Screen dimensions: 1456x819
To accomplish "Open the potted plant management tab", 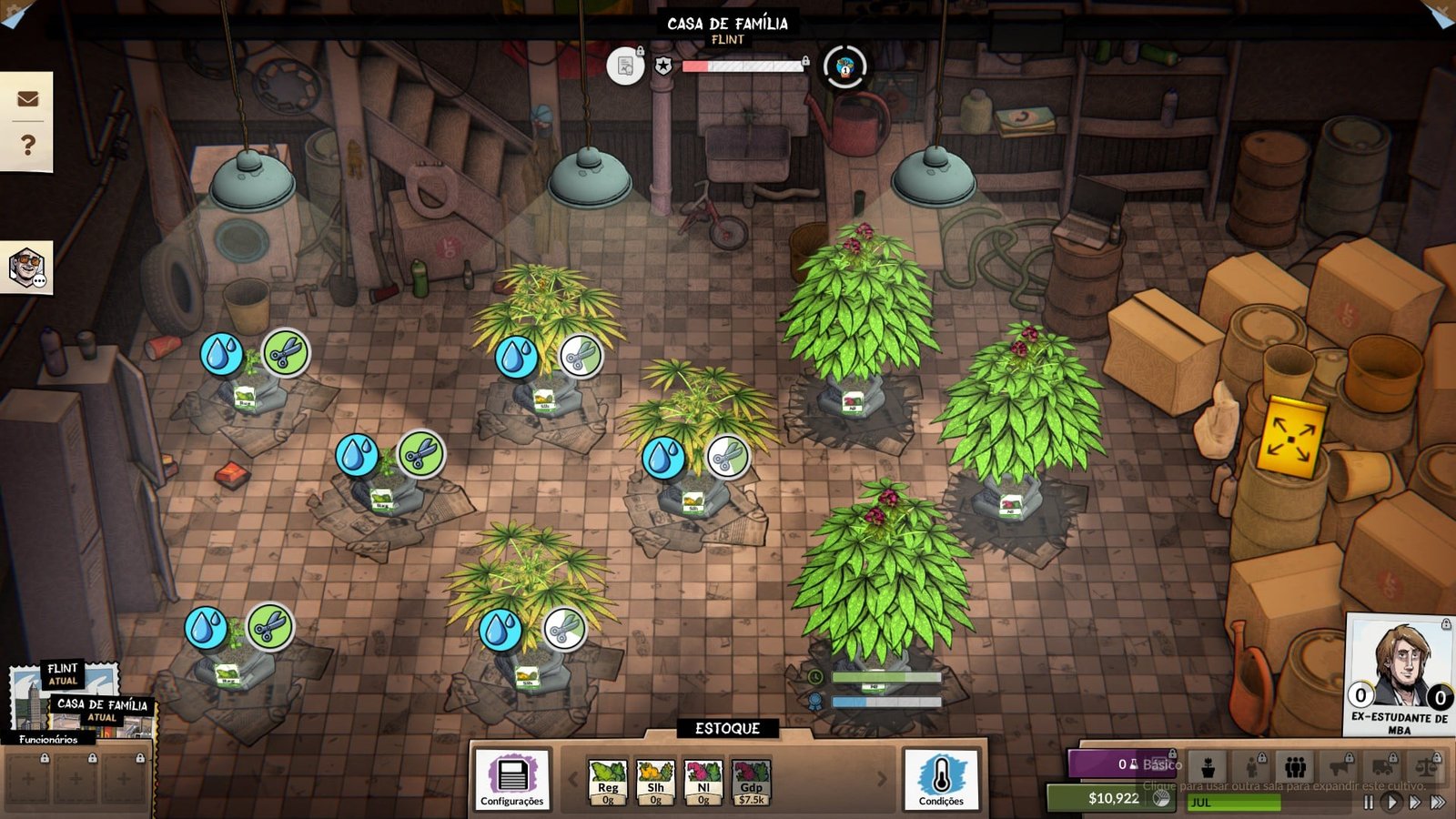I will click(x=1208, y=767).
